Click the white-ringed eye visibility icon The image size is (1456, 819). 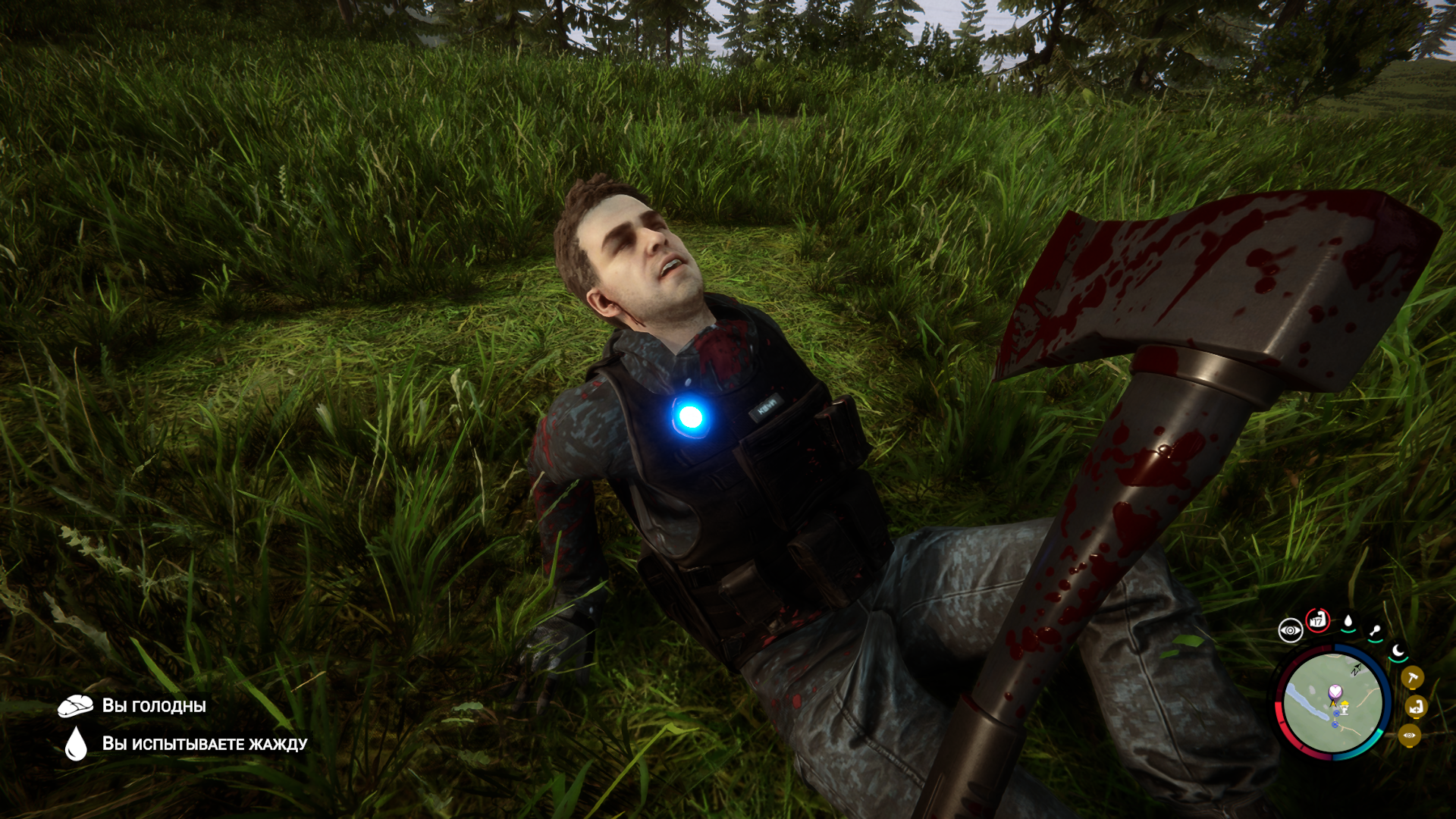click(1290, 630)
